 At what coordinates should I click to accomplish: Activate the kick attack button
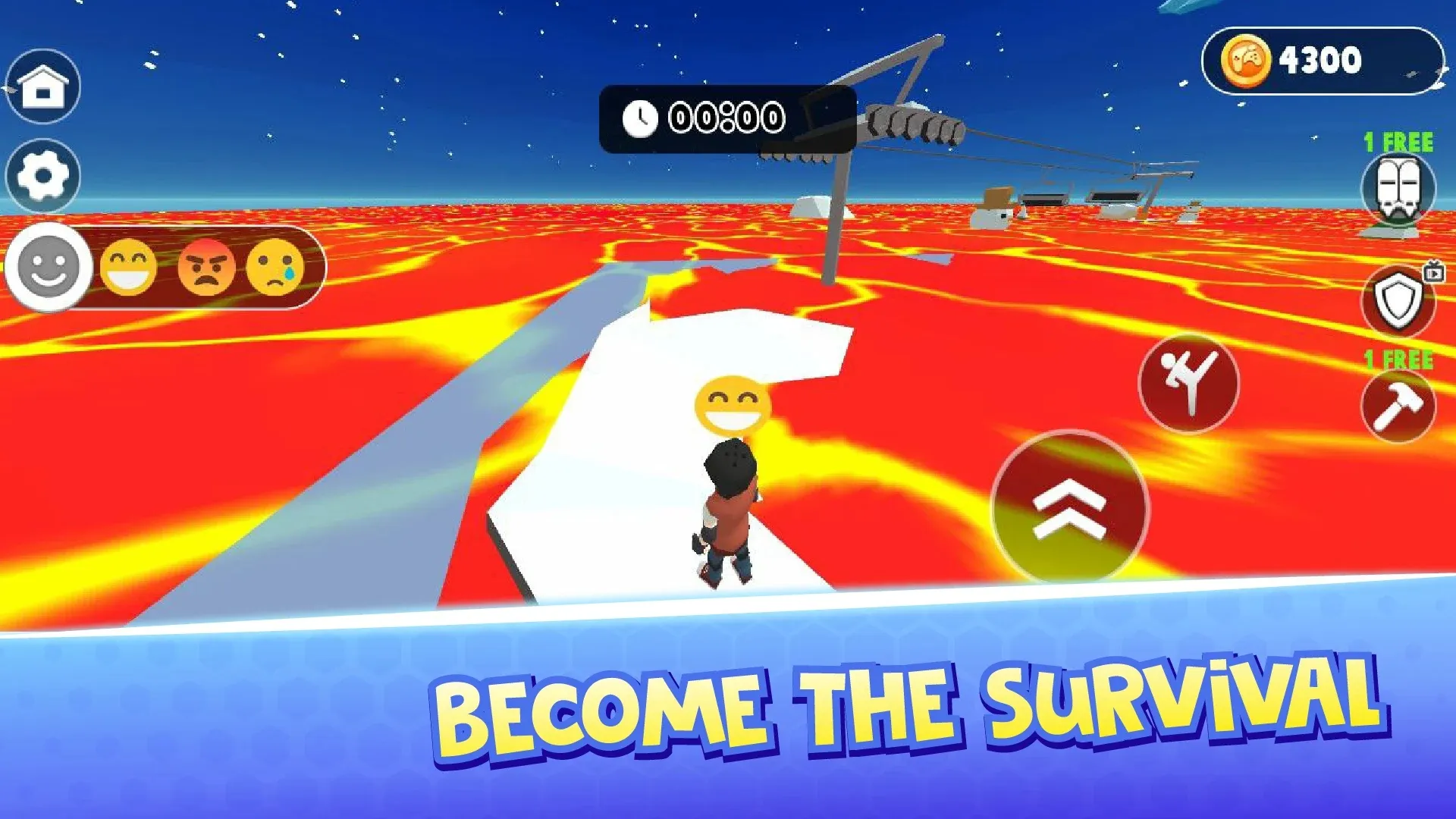1188,382
